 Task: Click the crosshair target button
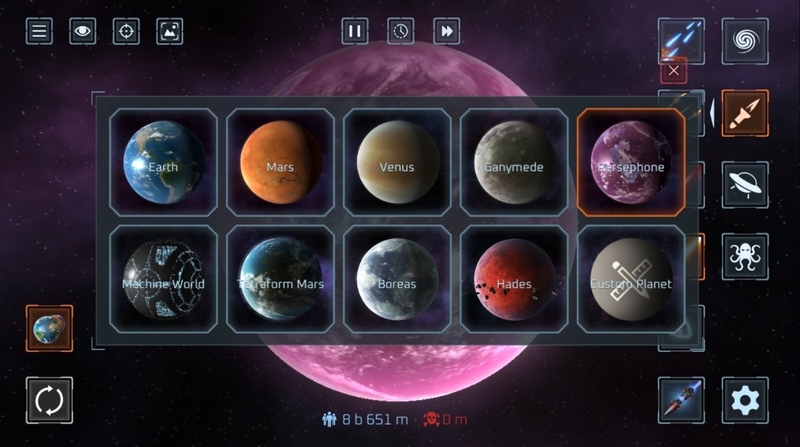126,31
